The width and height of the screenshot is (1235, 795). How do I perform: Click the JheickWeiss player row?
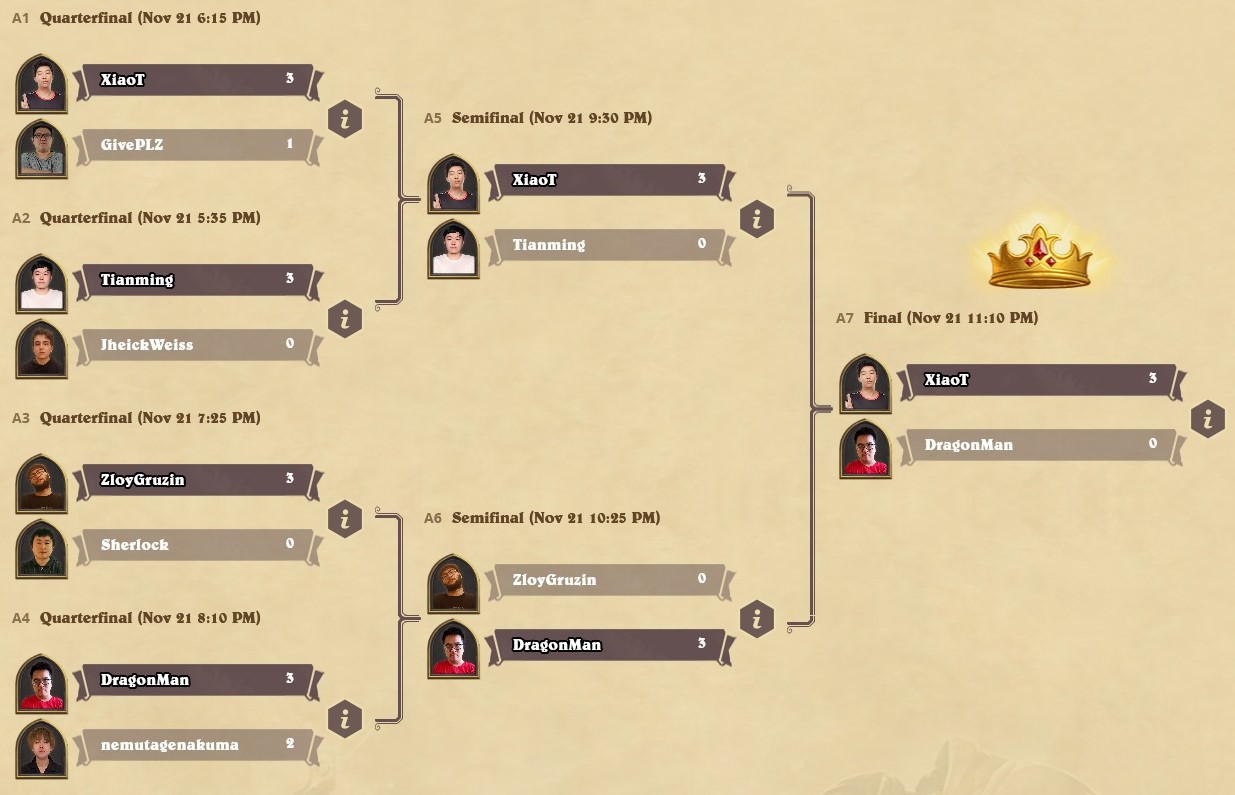[x=196, y=345]
